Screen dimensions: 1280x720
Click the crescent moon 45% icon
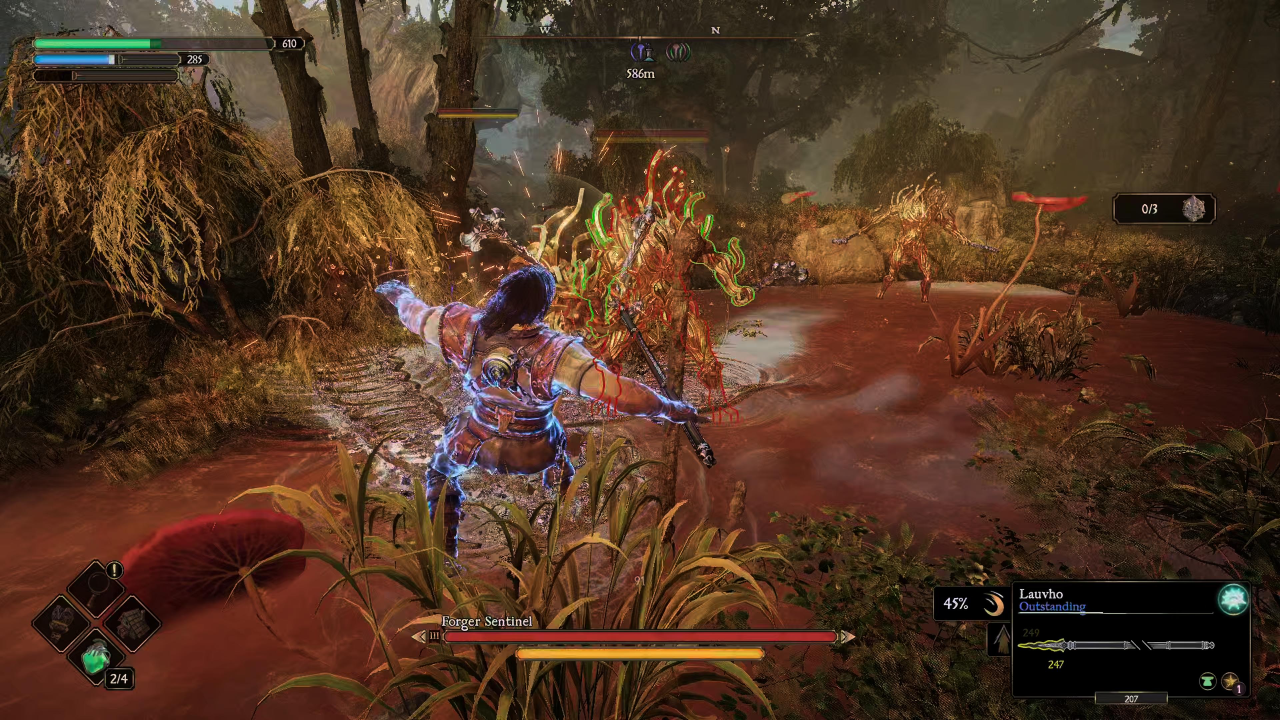pyautogui.click(x=992, y=604)
